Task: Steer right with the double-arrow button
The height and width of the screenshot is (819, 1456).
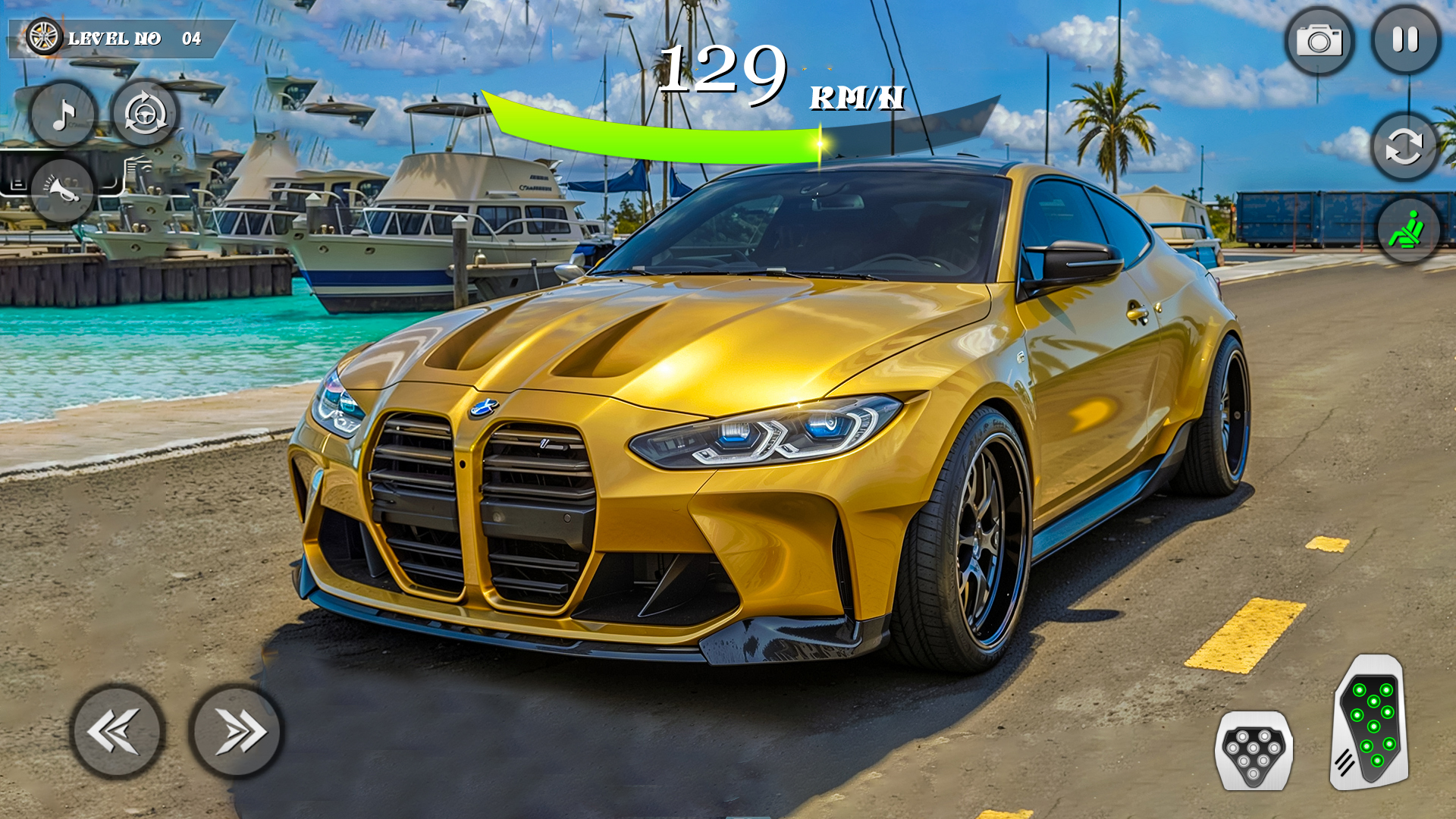Action: (x=236, y=731)
